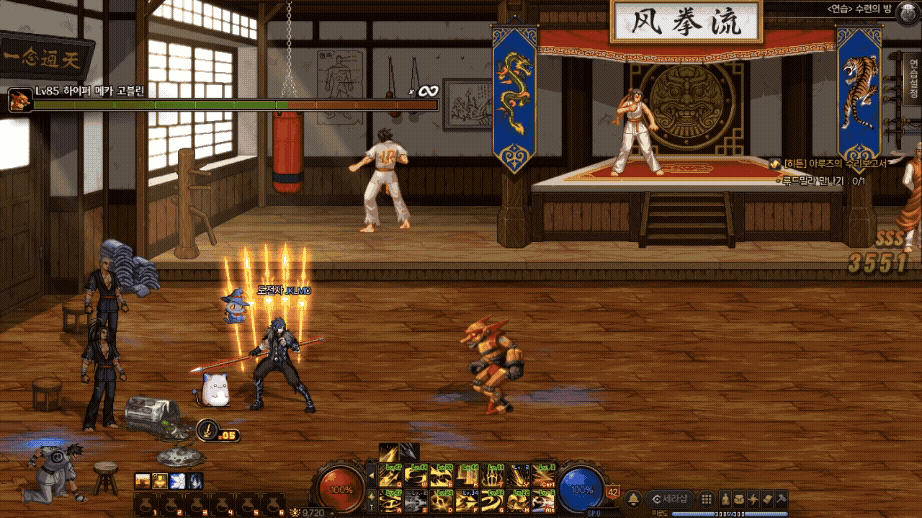The image size is (922, 518).
Task: Open the grid menu button
Action: pyautogui.click(x=706, y=498)
